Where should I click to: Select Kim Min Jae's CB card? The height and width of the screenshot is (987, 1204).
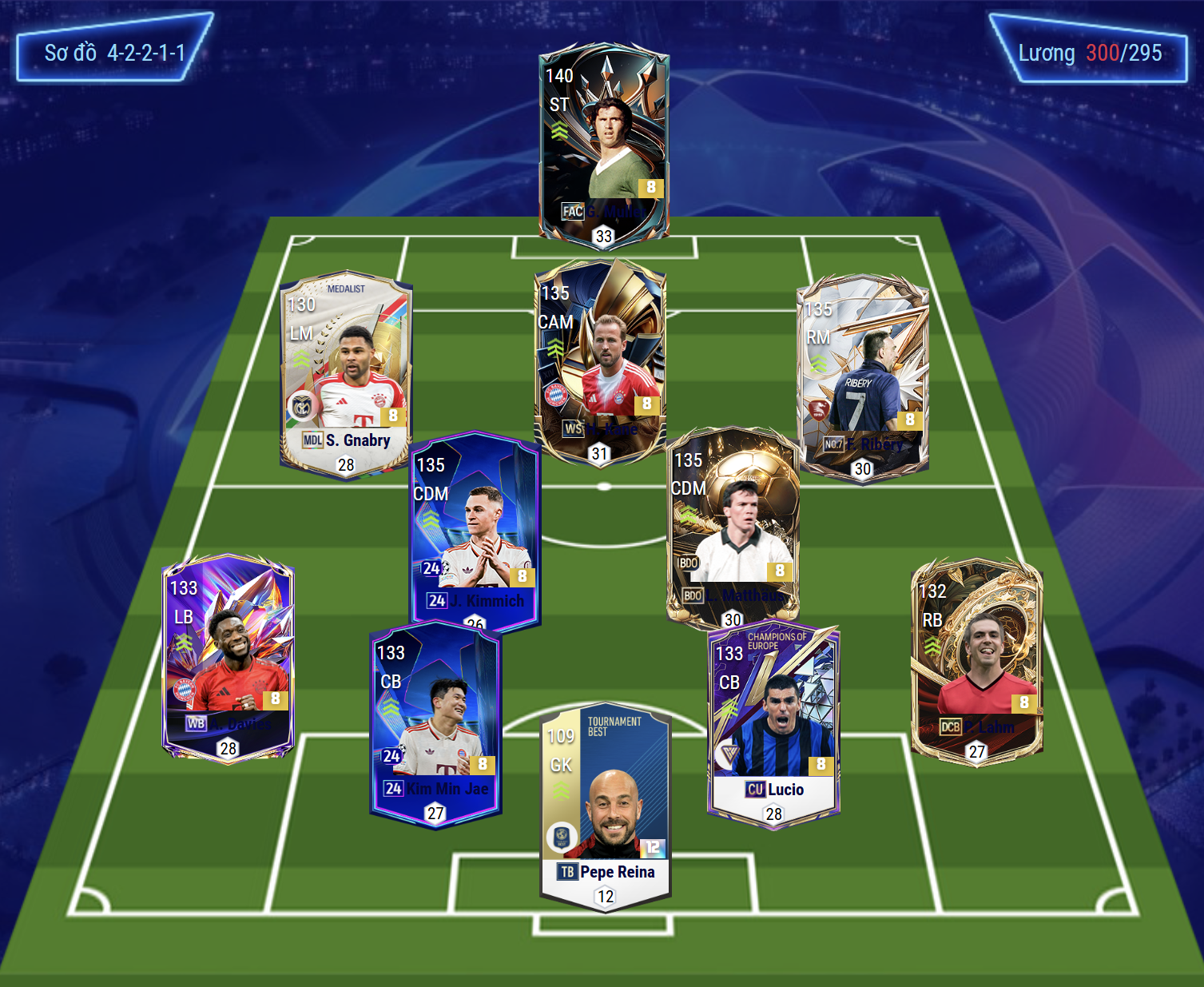click(435, 723)
